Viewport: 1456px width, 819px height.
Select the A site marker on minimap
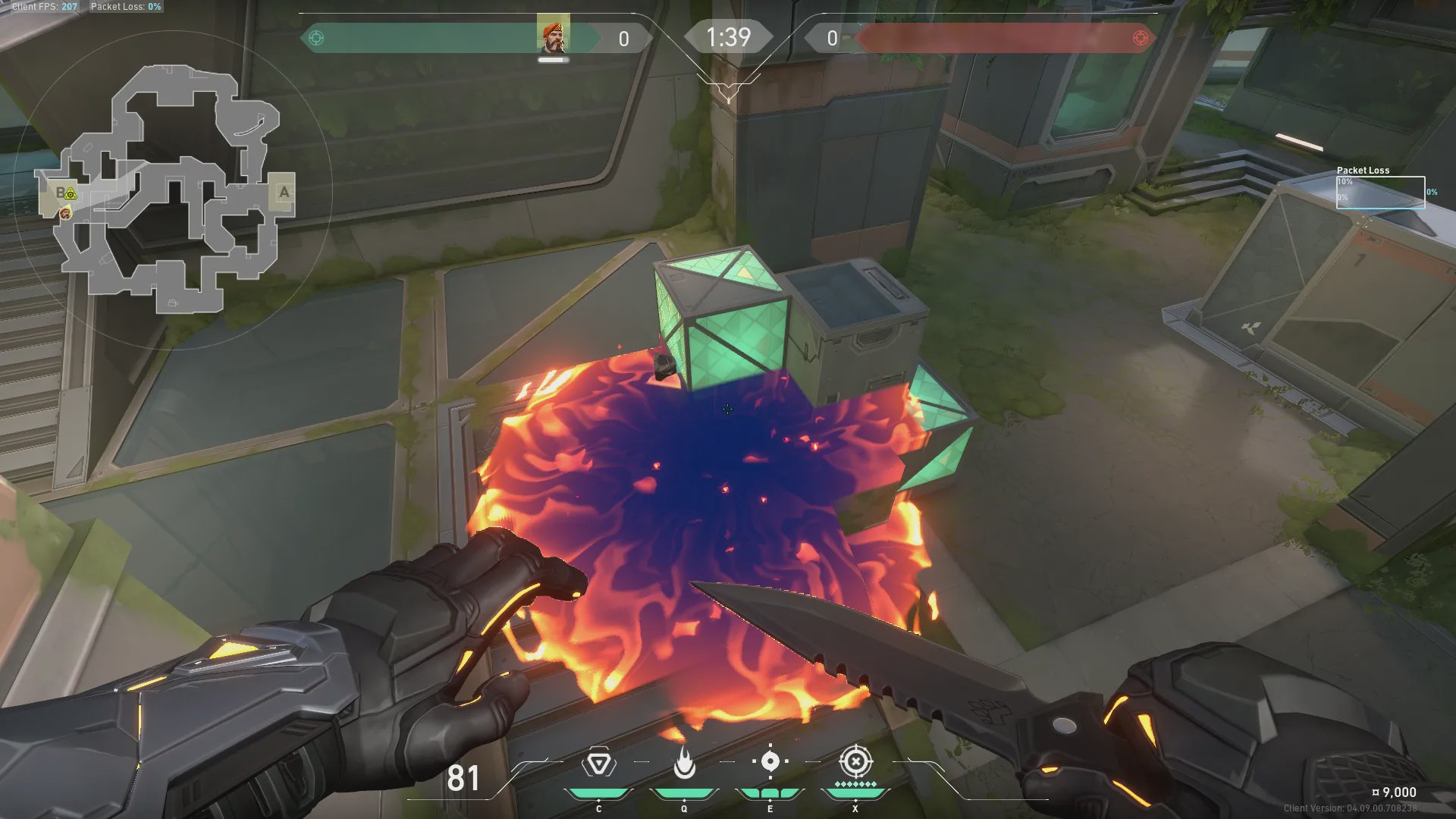(x=284, y=193)
